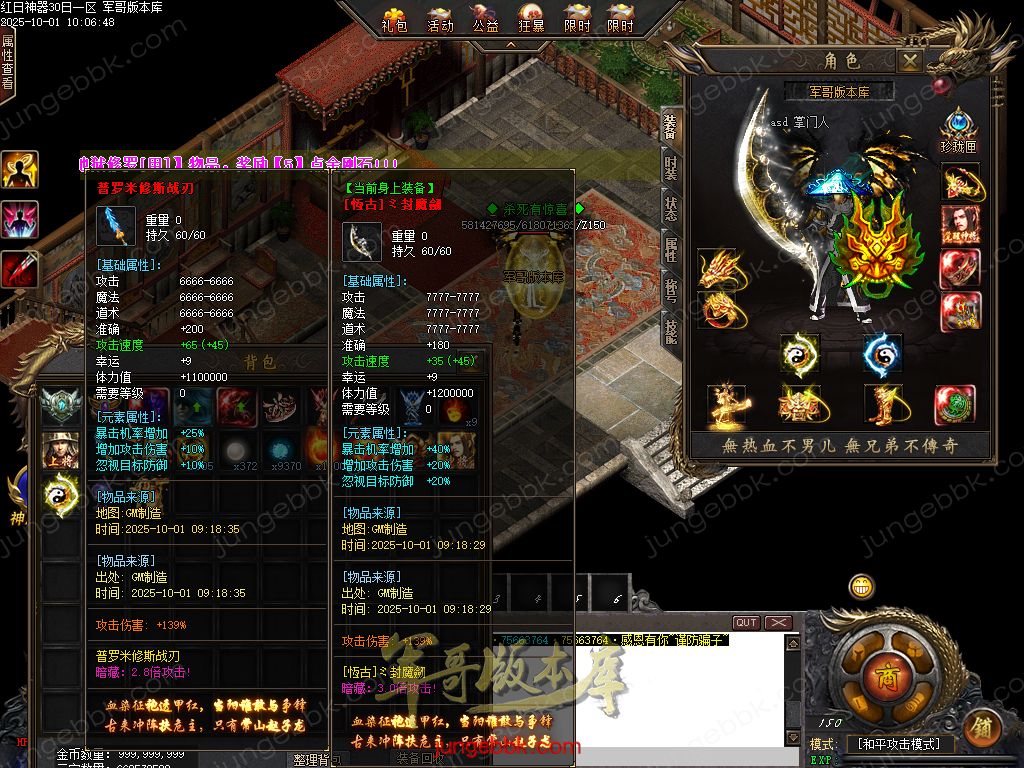
Task: Open the 属性查看 attribute viewer
Action: pyautogui.click(x=8, y=60)
